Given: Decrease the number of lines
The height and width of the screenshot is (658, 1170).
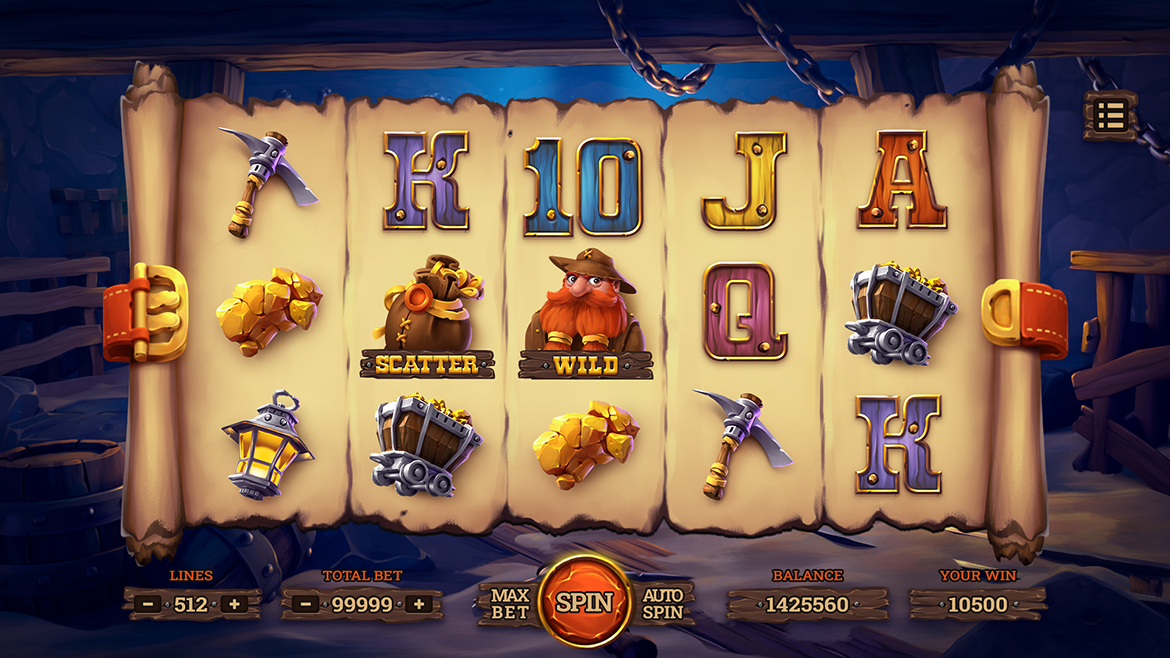Looking at the screenshot, I should 148,604.
